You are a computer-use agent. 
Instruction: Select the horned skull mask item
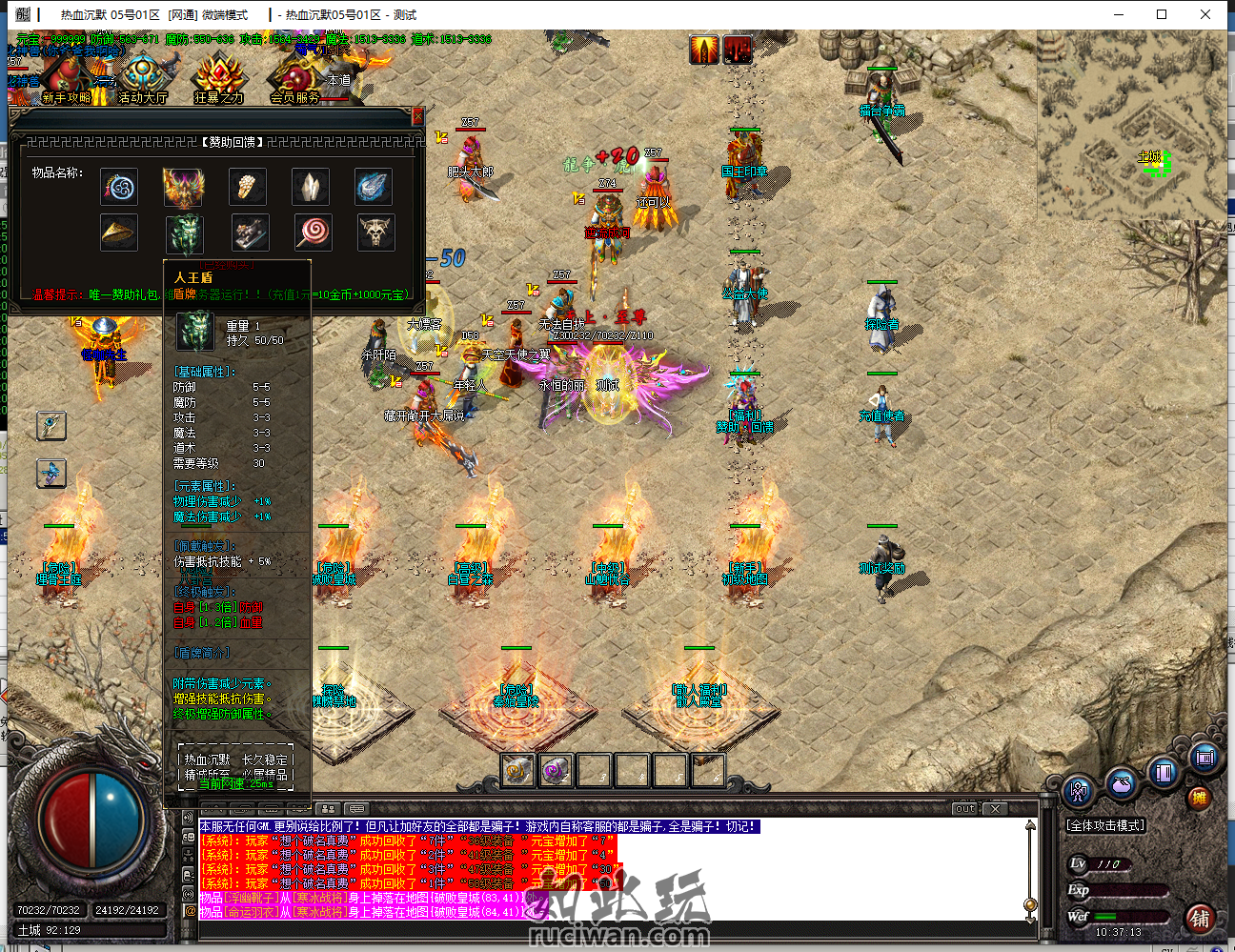375,232
